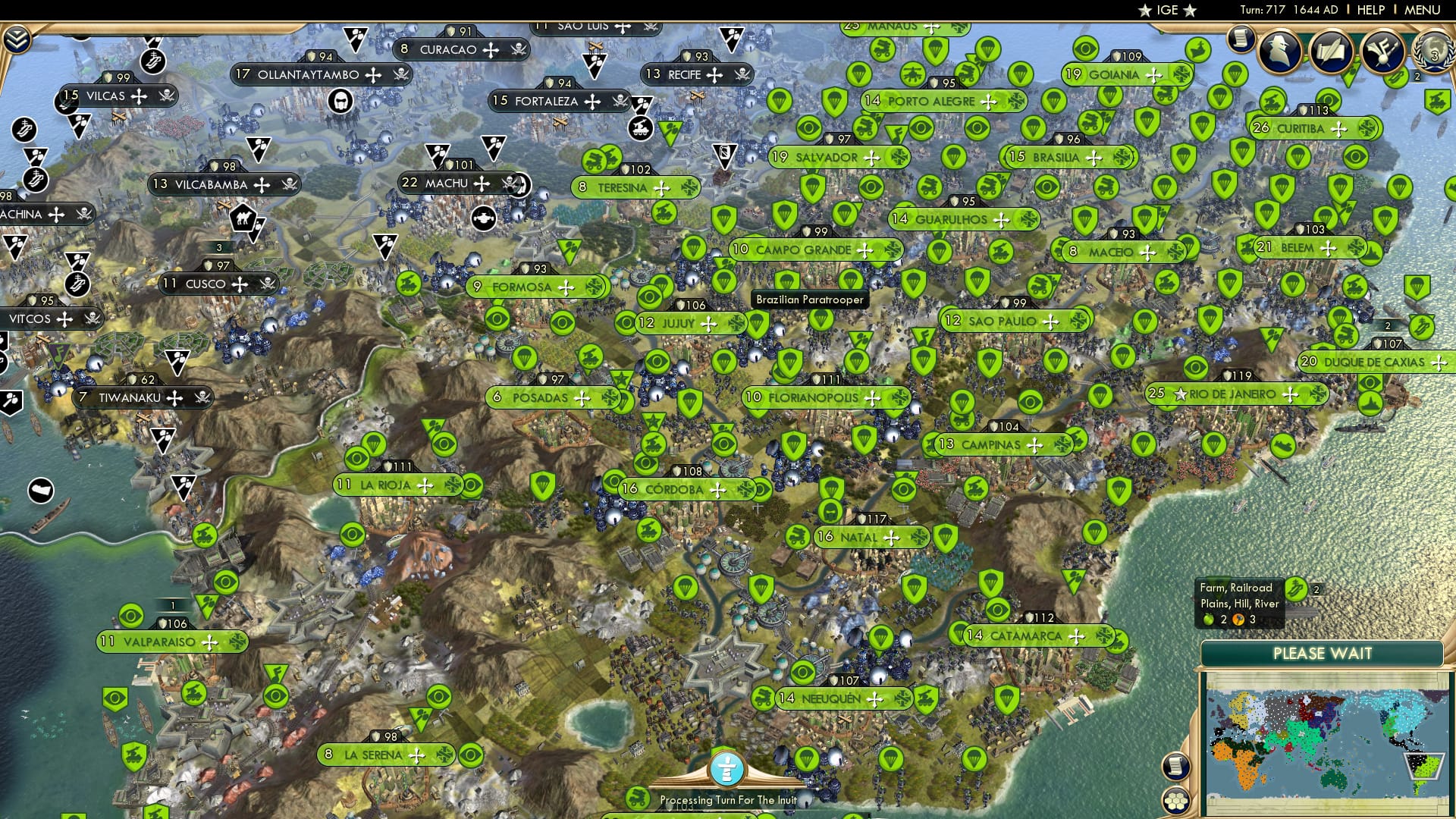Open the notification log scroll icon above the minimap

1176,767
